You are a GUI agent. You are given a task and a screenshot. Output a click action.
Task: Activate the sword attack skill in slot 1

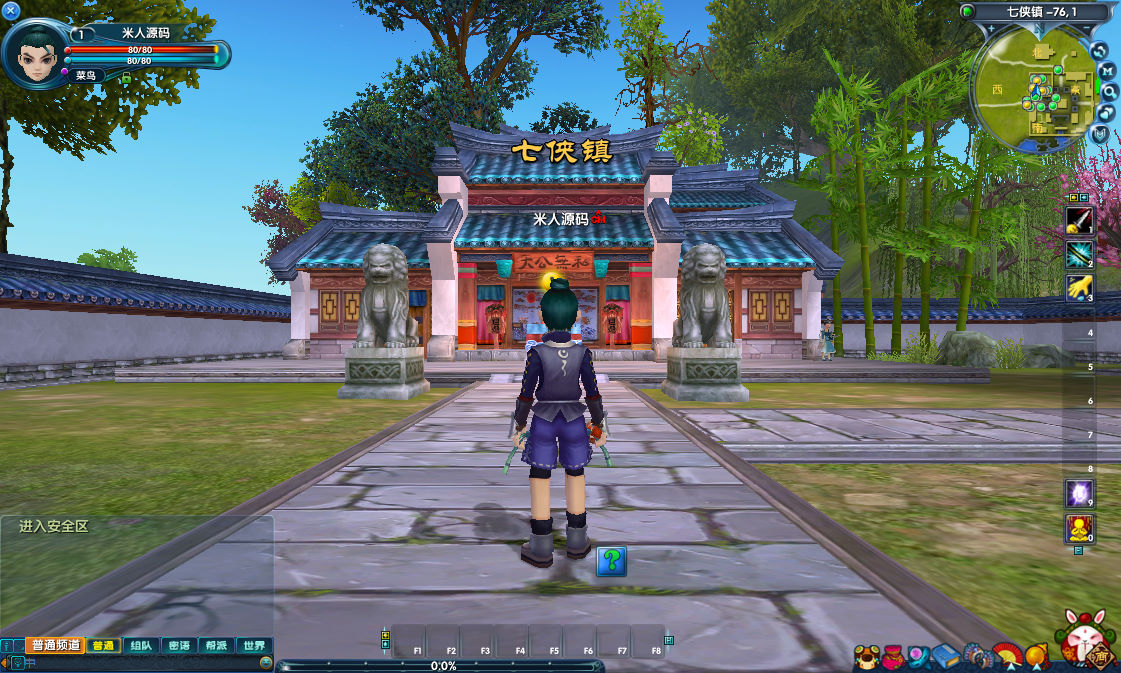[1080, 220]
